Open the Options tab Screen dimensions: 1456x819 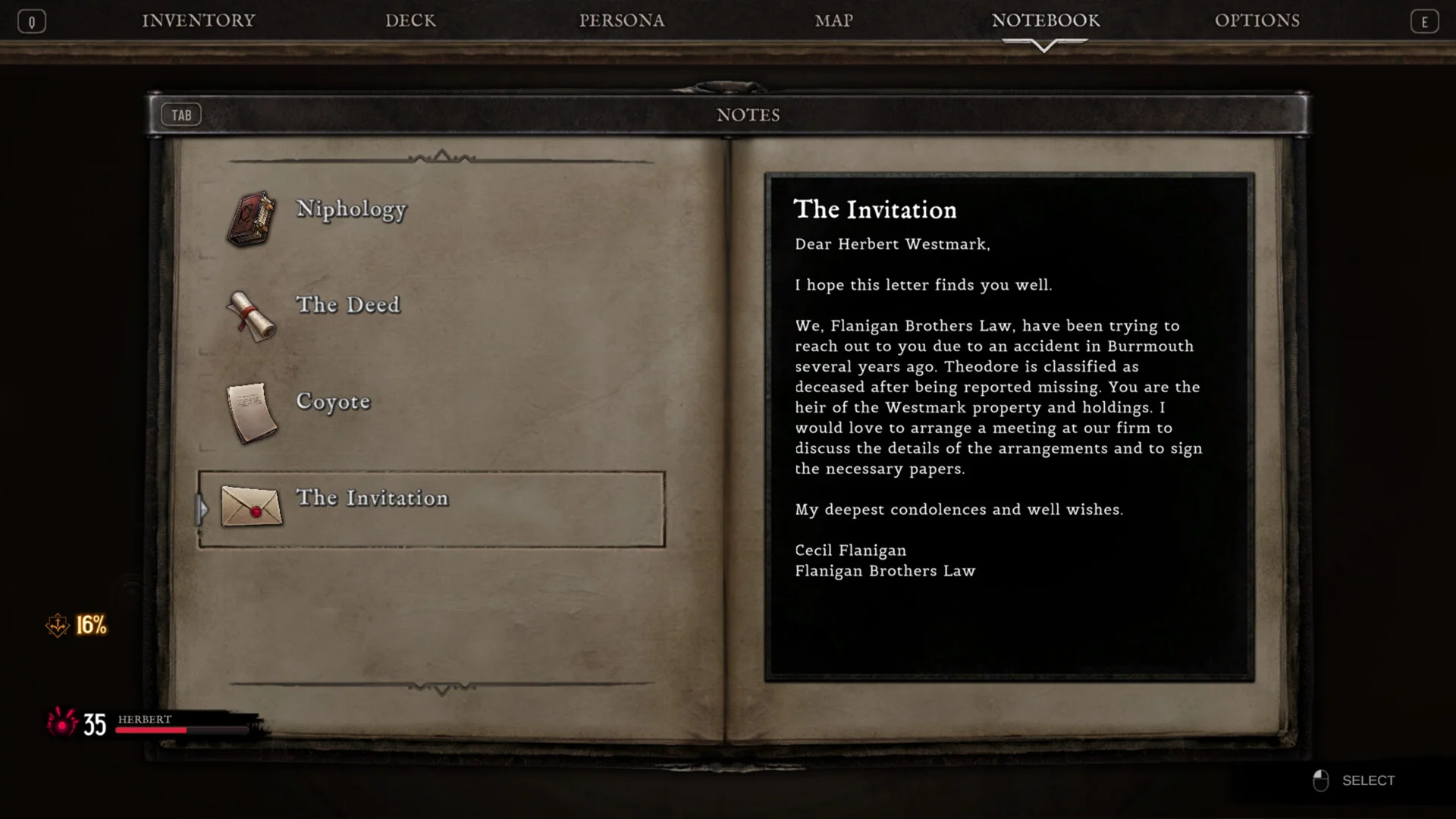1257,20
